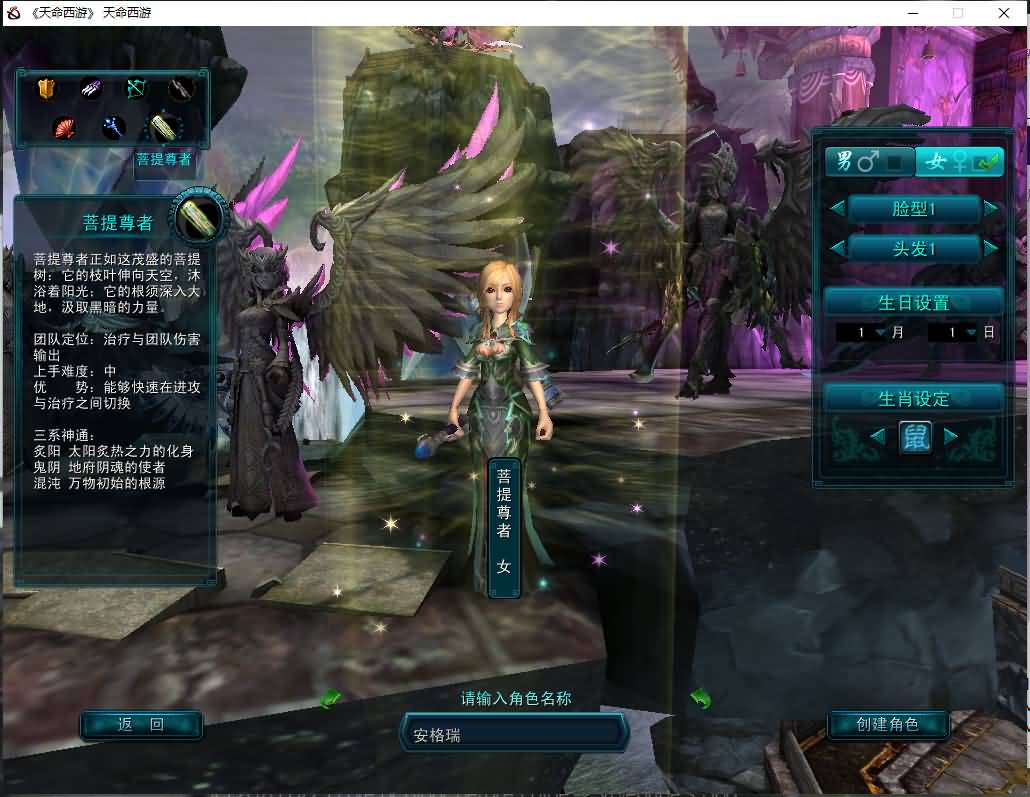Show next face type with right arrow
The image size is (1030, 797).
click(x=991, y=208)
